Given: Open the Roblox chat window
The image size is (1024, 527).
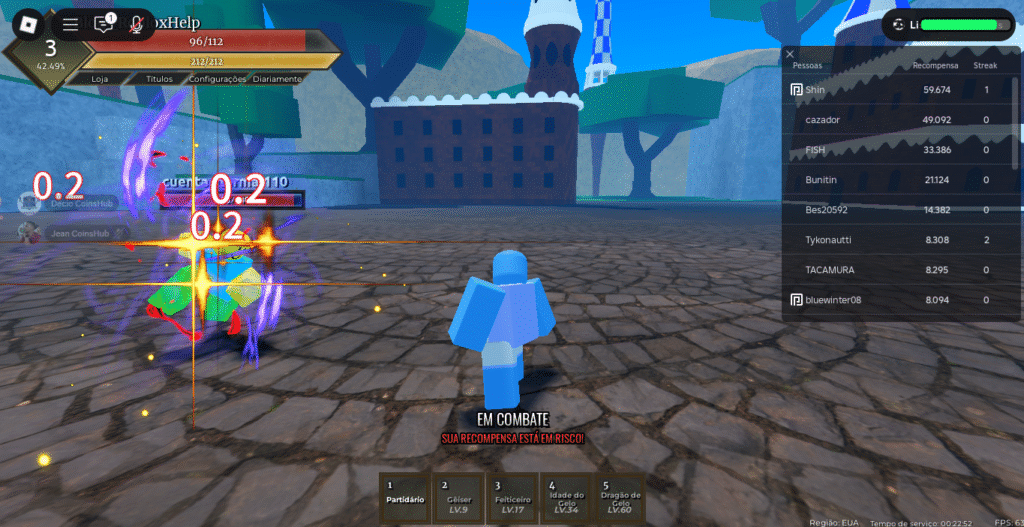Looking at the screenshot, I should click(104, 24).
